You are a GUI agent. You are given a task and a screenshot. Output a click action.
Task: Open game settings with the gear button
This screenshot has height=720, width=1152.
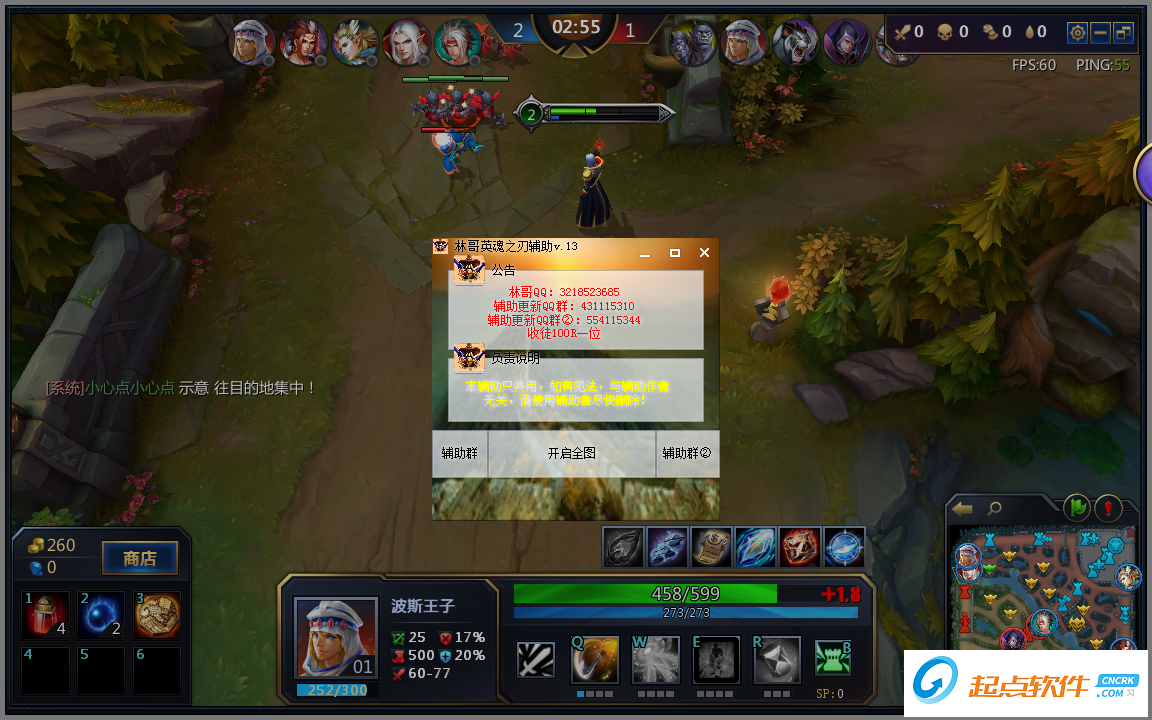point(1077,32)
